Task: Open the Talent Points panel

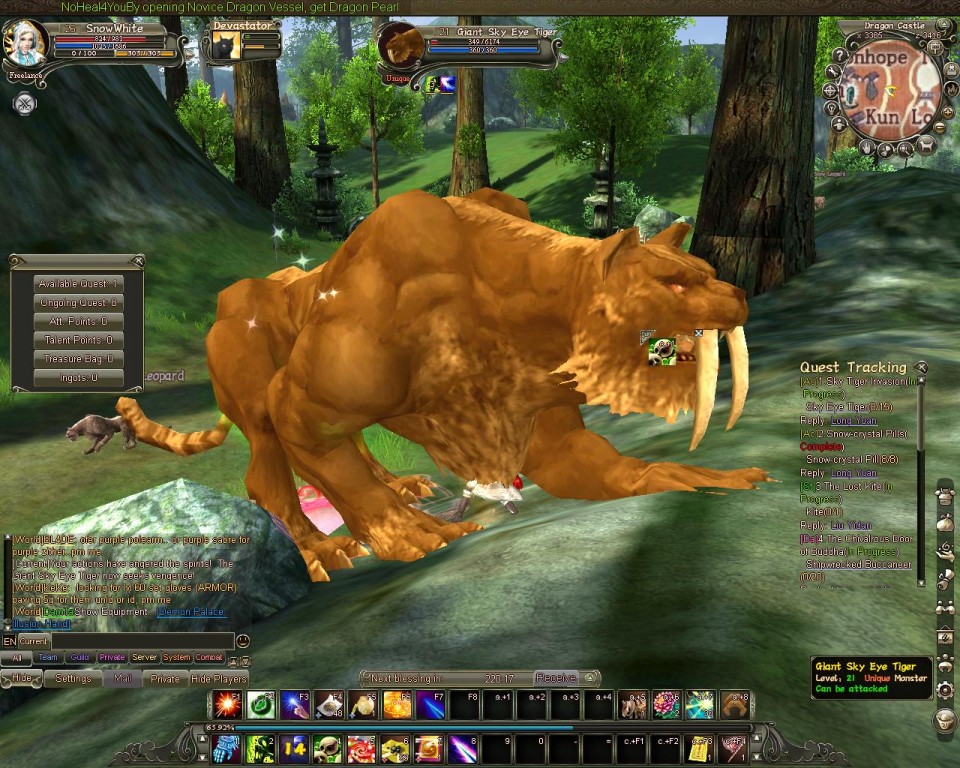Action: 78,340
